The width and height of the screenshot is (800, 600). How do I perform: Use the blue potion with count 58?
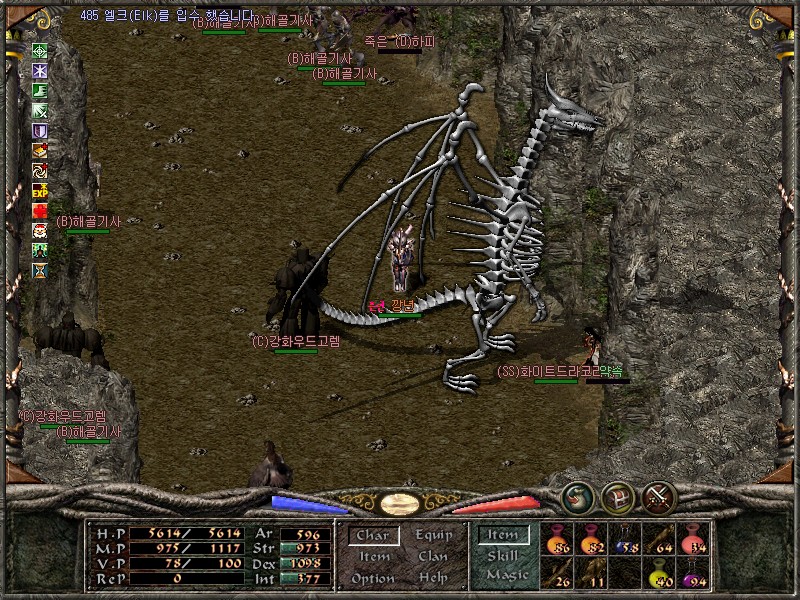(625, 539)
